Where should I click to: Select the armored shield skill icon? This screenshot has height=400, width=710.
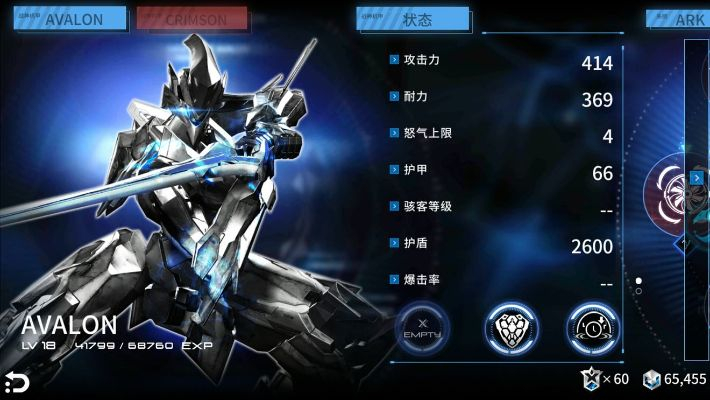[x=508, y=326]
